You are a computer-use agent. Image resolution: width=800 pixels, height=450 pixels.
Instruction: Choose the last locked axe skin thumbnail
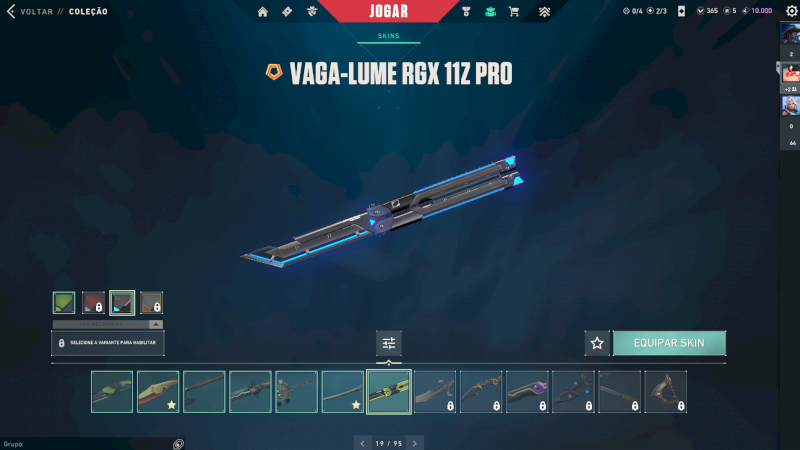(x=665, y=392)
